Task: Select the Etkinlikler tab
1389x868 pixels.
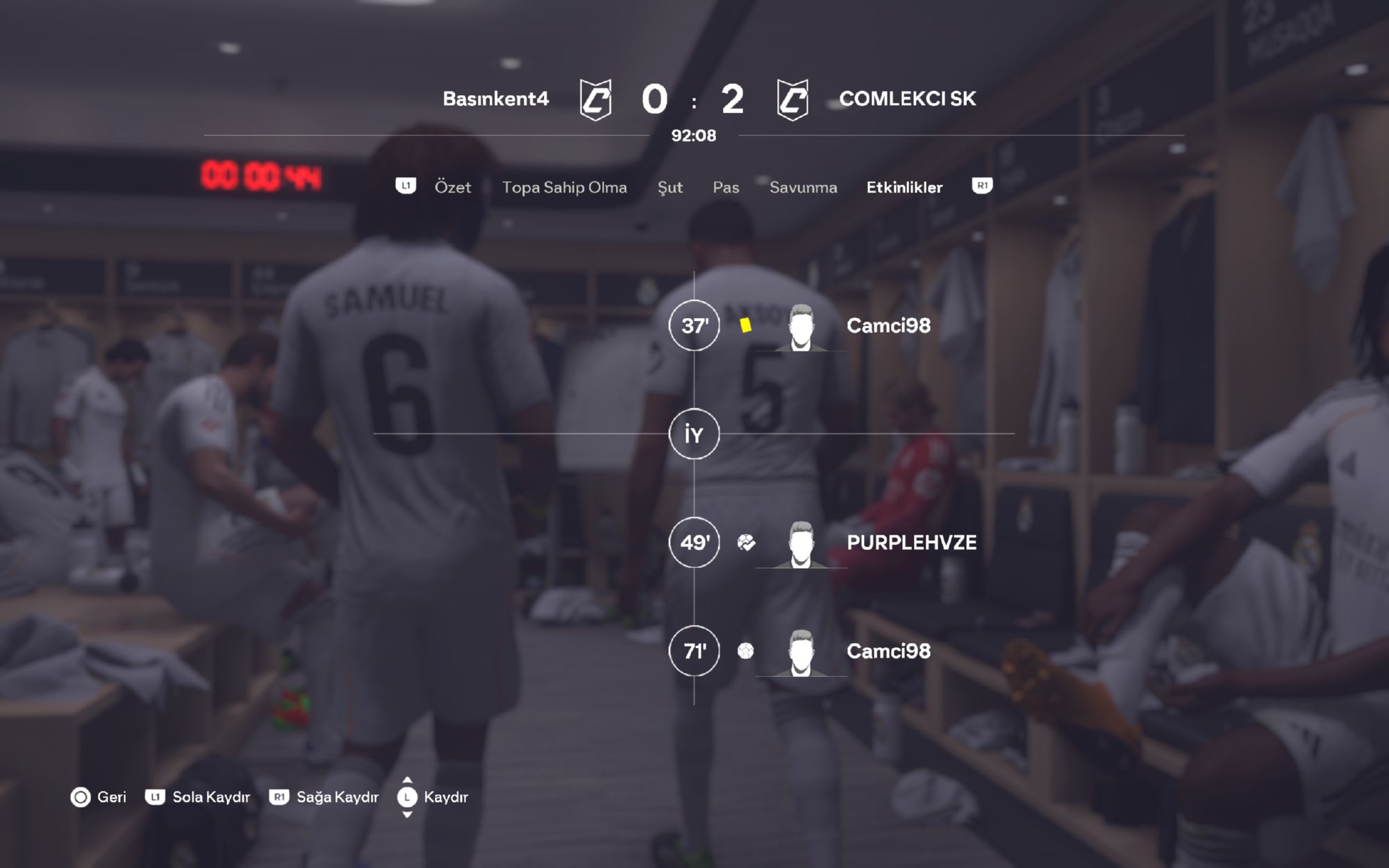Action: (x=904, y=187)
